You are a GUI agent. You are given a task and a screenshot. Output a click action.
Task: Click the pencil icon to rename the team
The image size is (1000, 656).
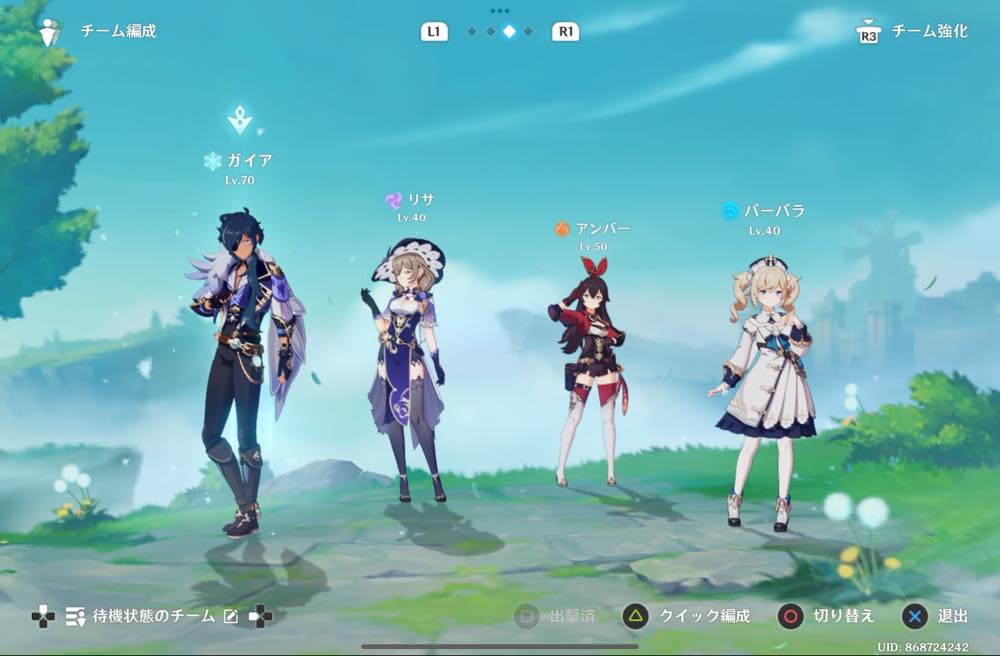tap(231, 617)
